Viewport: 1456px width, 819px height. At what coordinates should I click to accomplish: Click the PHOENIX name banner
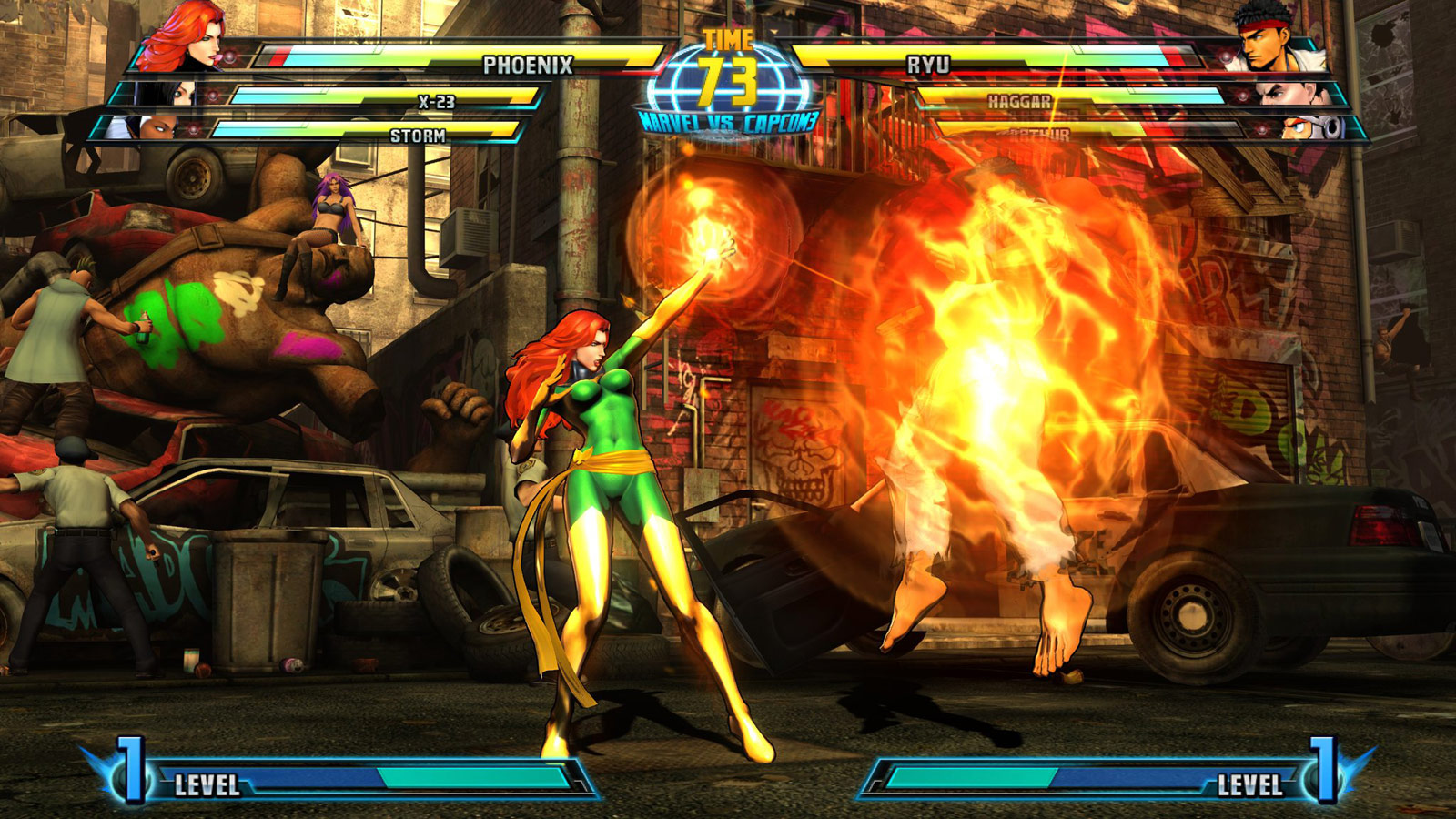(528, 64)
